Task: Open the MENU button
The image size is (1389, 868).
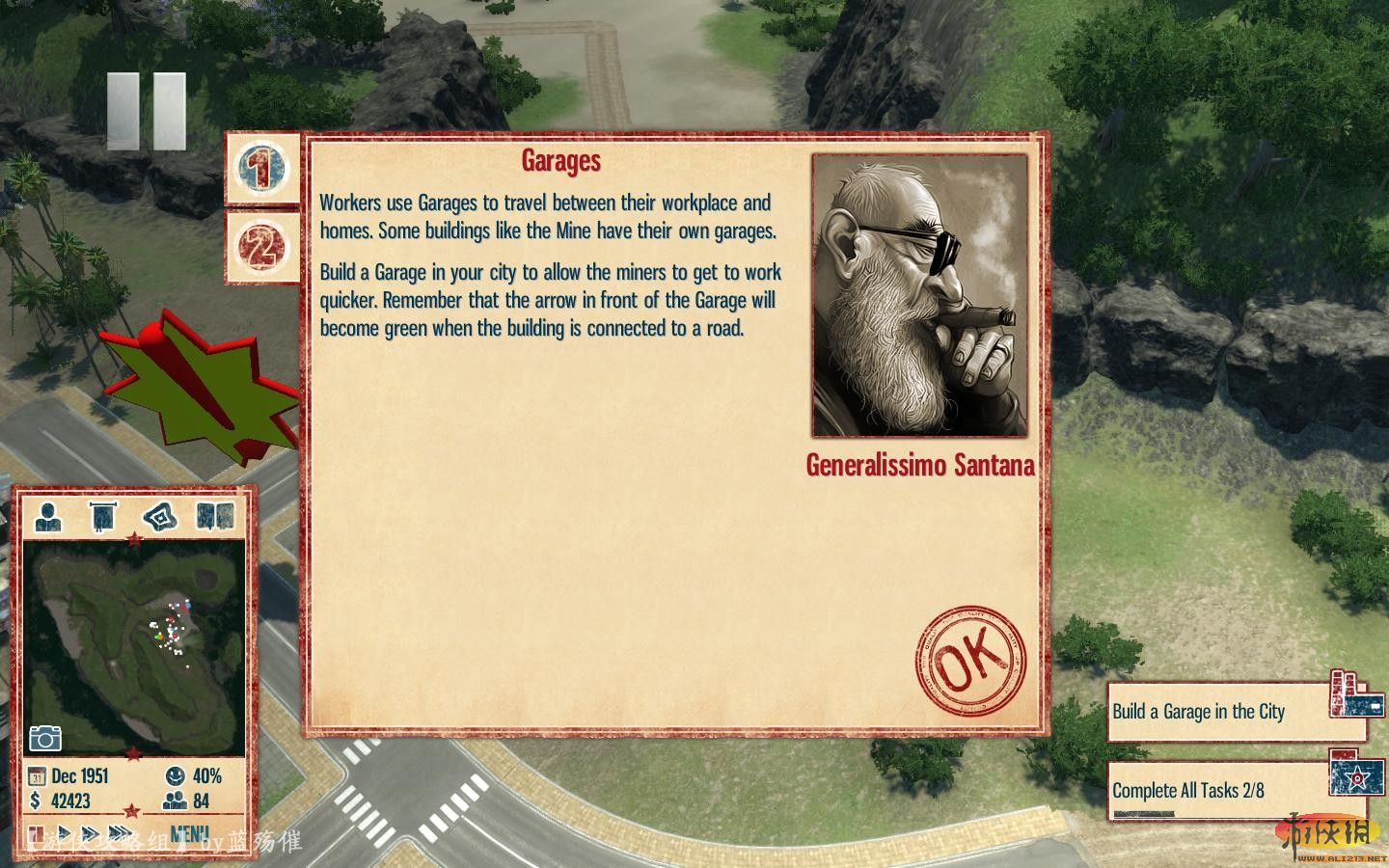Action: pos(189,833)
